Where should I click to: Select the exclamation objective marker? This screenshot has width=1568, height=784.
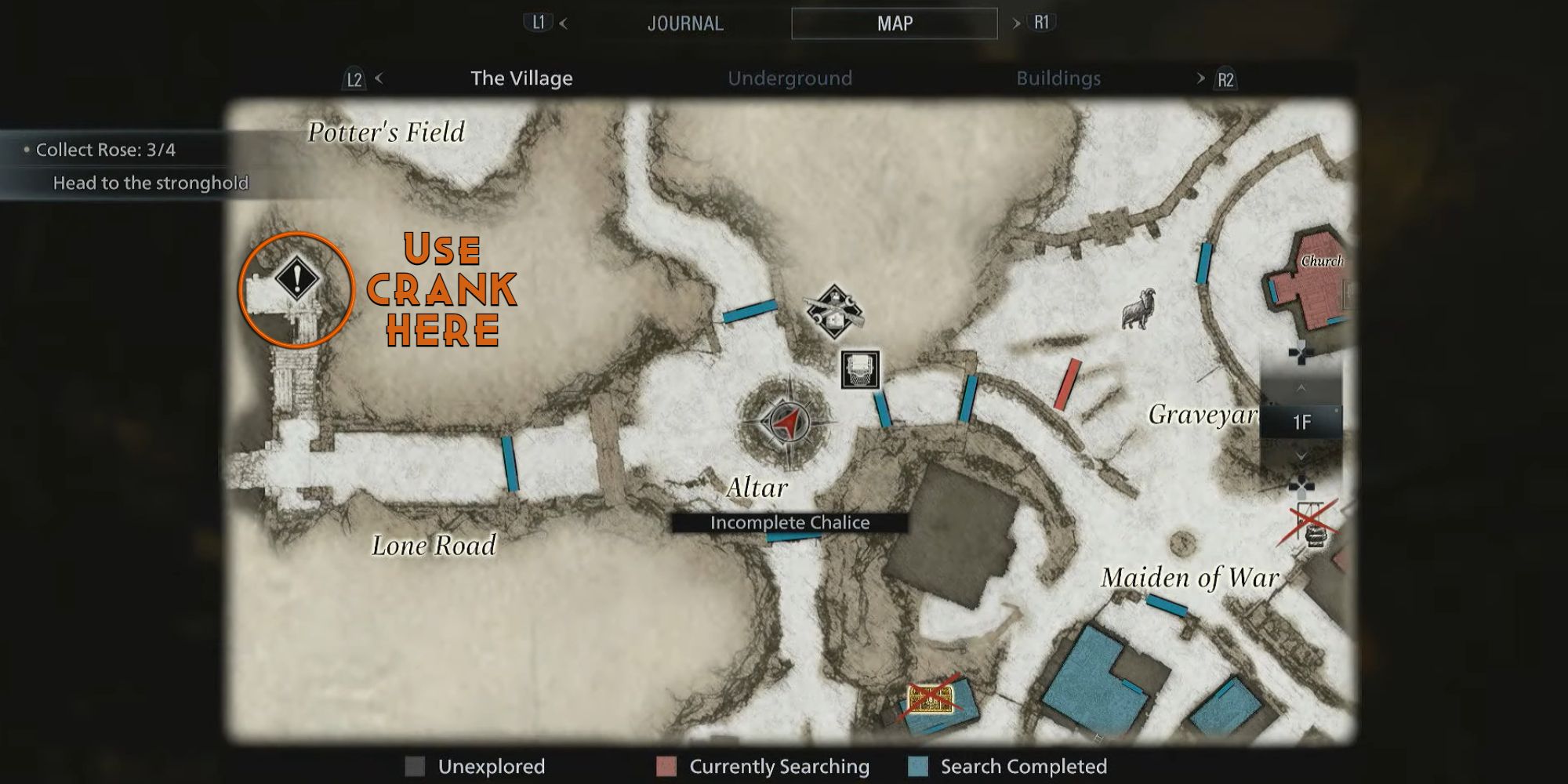click(297, 278)
